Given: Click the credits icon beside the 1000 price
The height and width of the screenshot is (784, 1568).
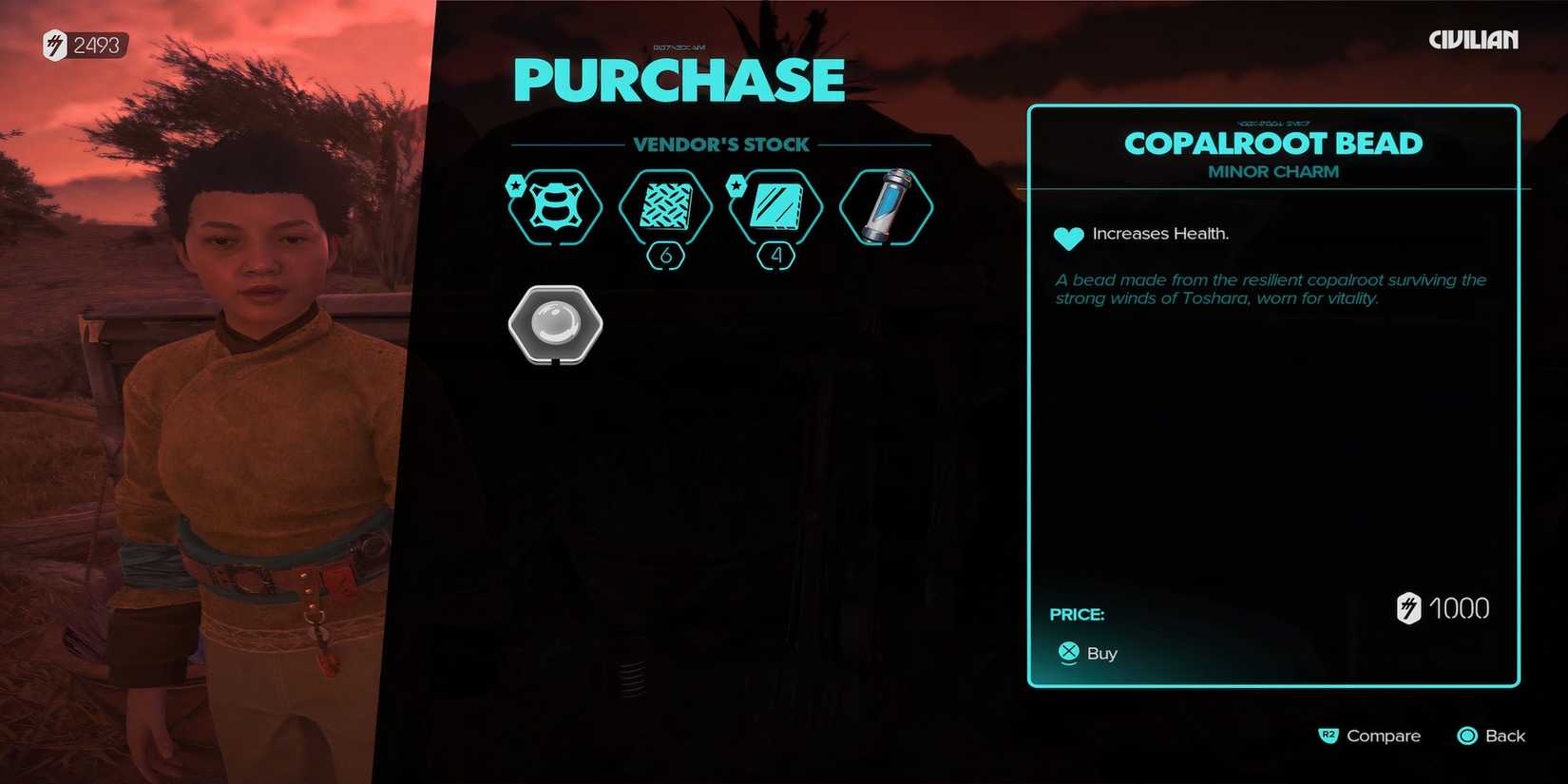Looking at the screenshot, I should 1408,608.
